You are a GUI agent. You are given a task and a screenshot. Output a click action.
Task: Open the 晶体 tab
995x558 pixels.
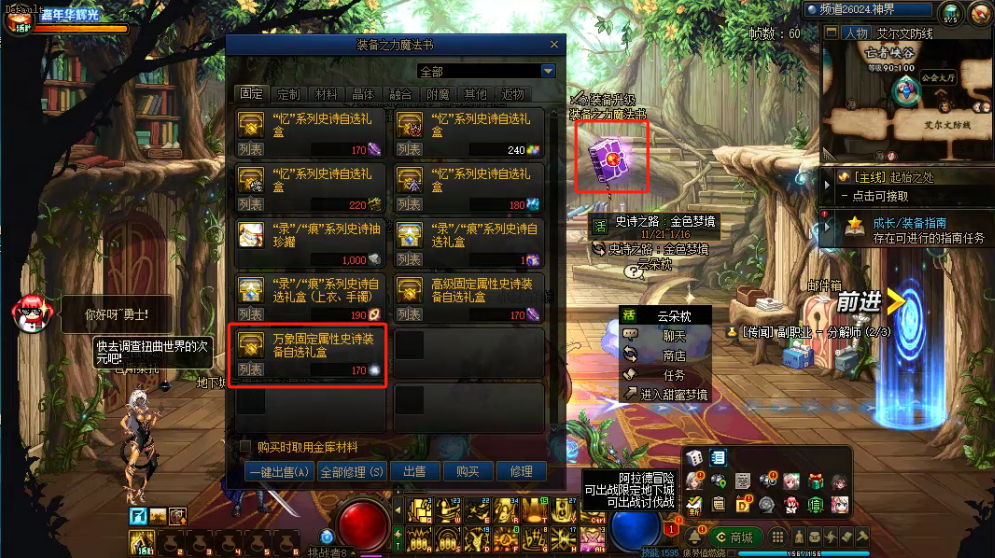(x=363, y=94)
